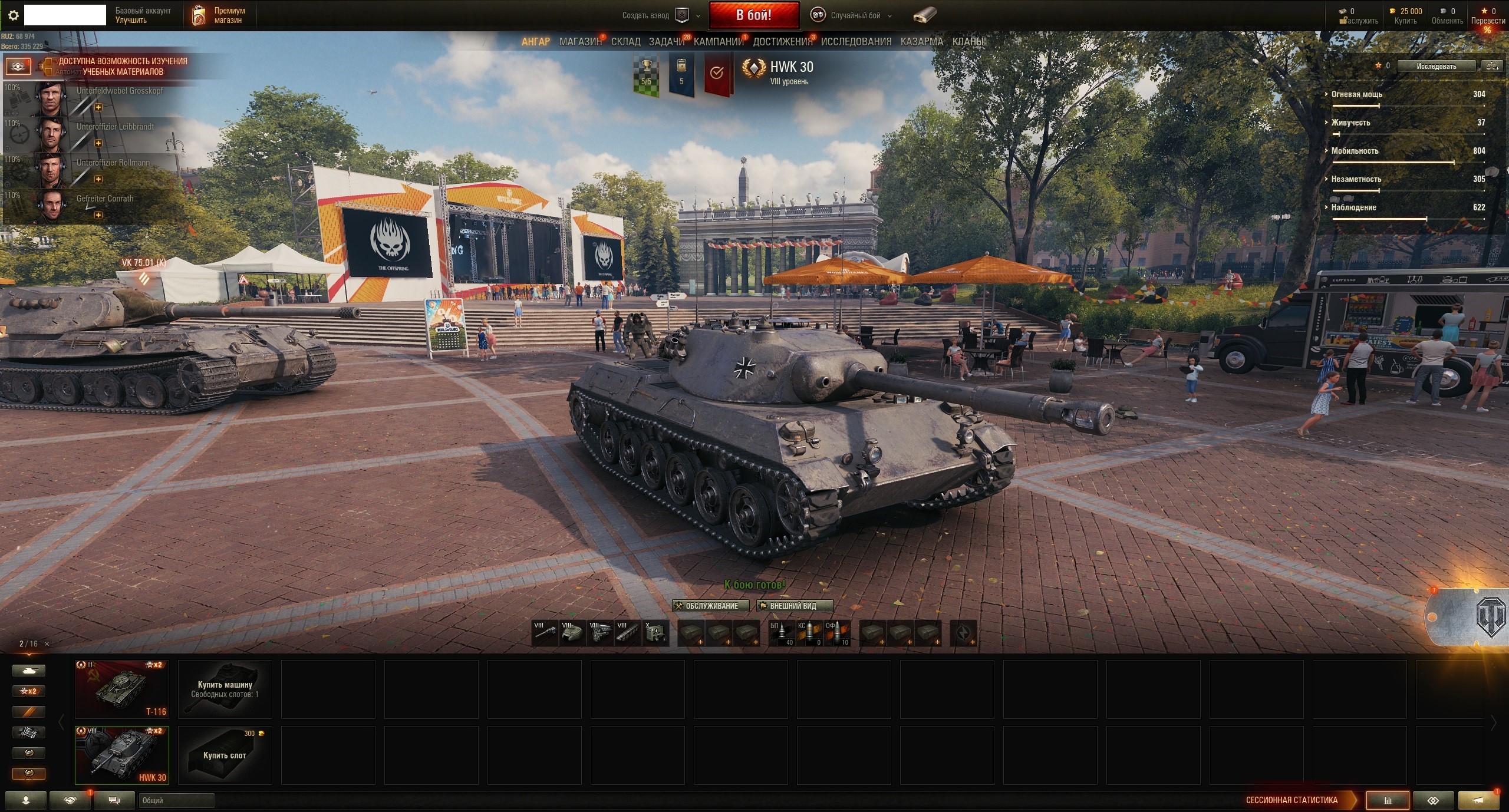Select the T-116 tank in carousel

[122, 689]
